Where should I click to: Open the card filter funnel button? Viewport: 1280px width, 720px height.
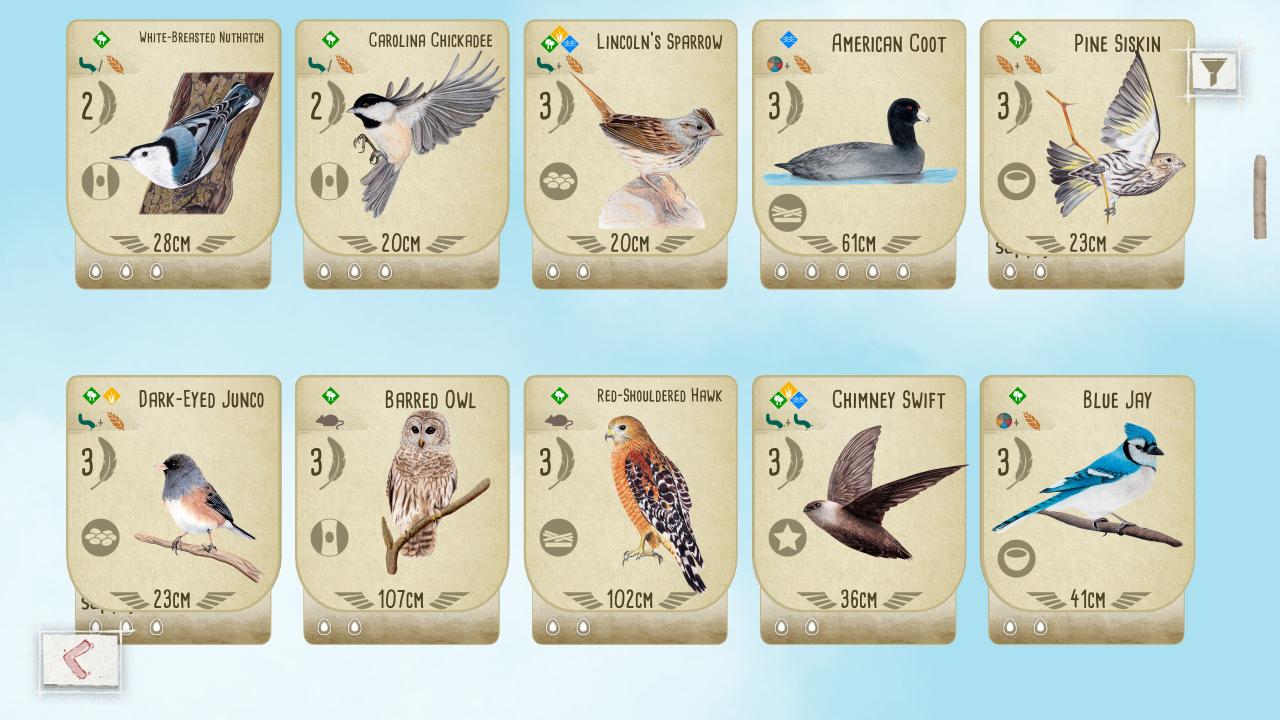1214,71
